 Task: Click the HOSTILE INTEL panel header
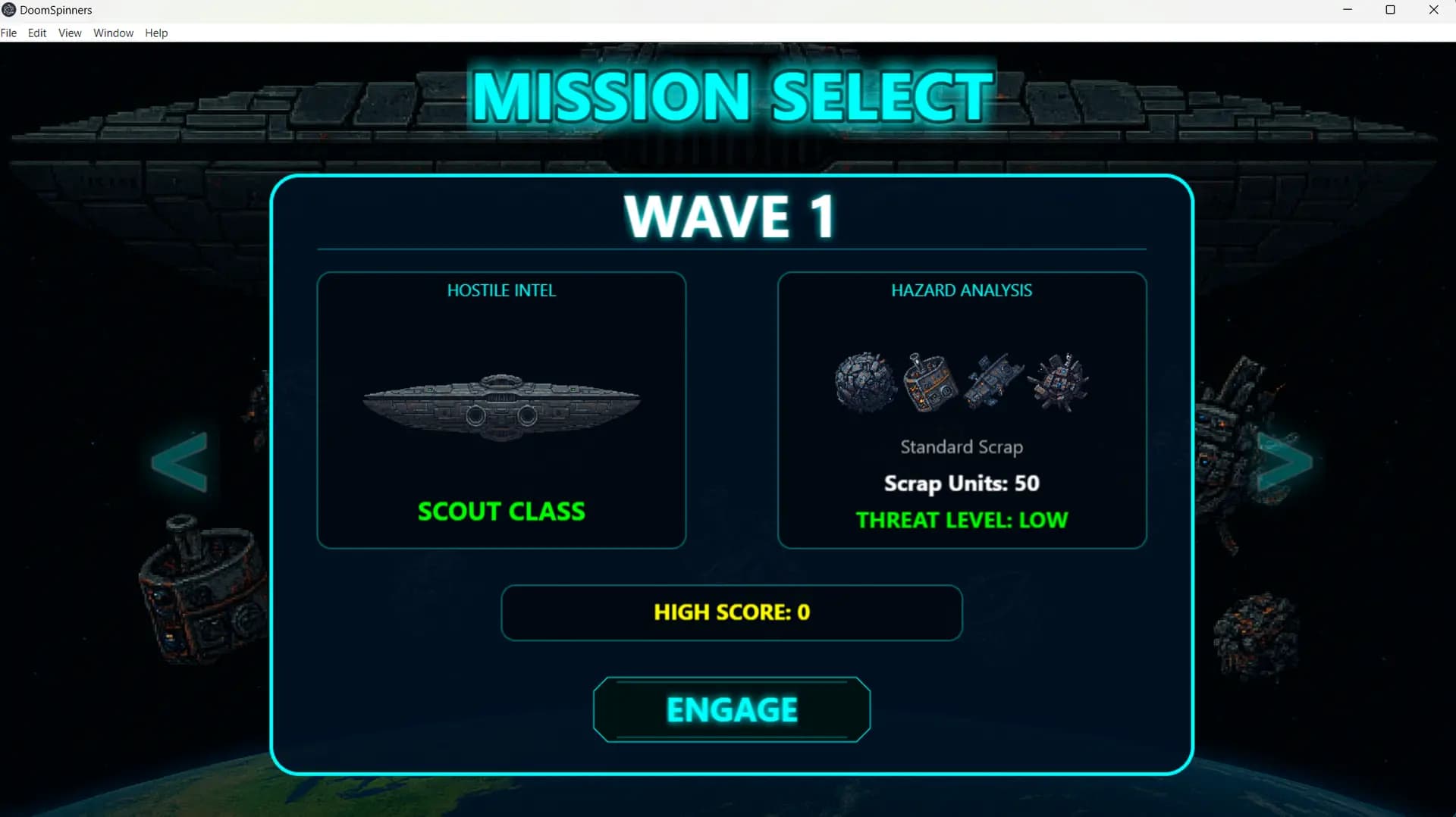click(x=501, y=290)
